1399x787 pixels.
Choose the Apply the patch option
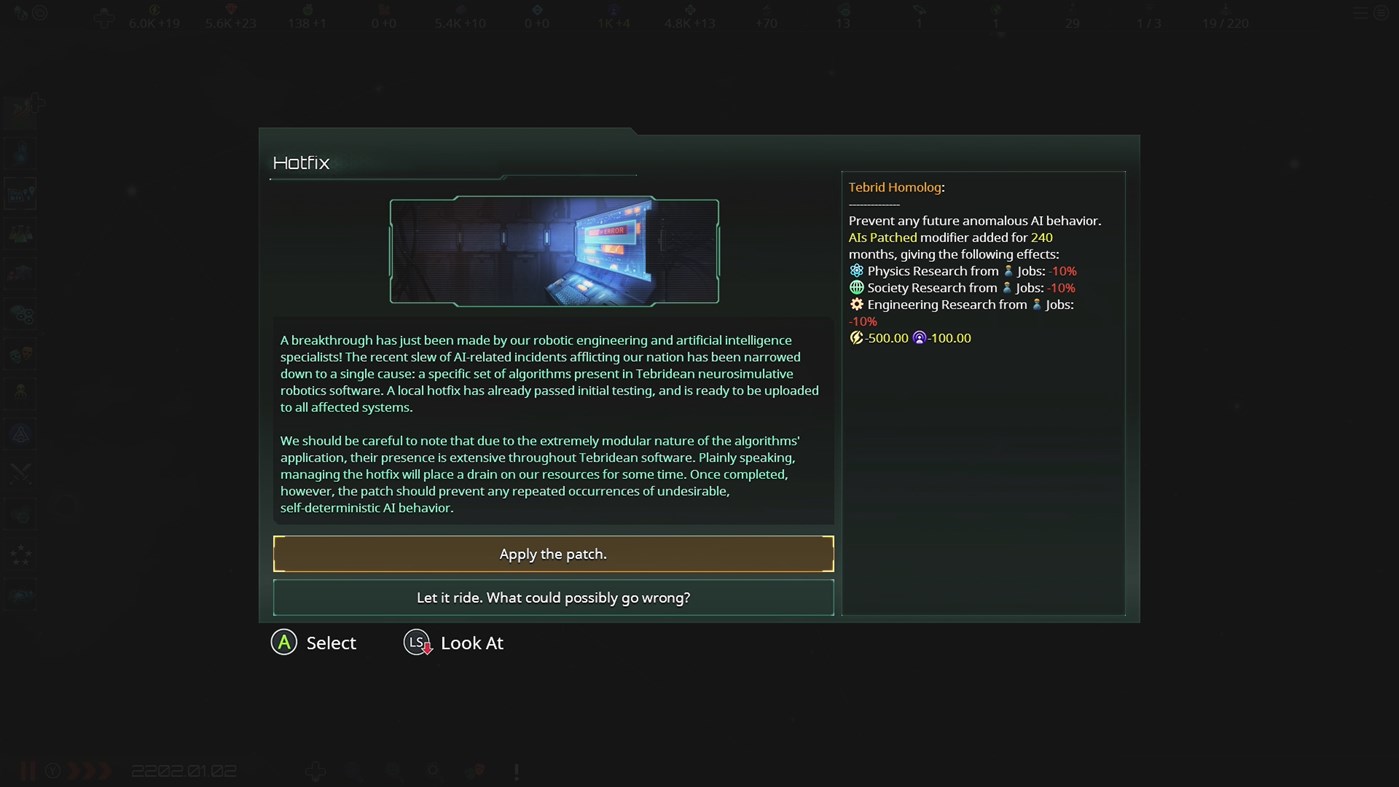[553, 553]
